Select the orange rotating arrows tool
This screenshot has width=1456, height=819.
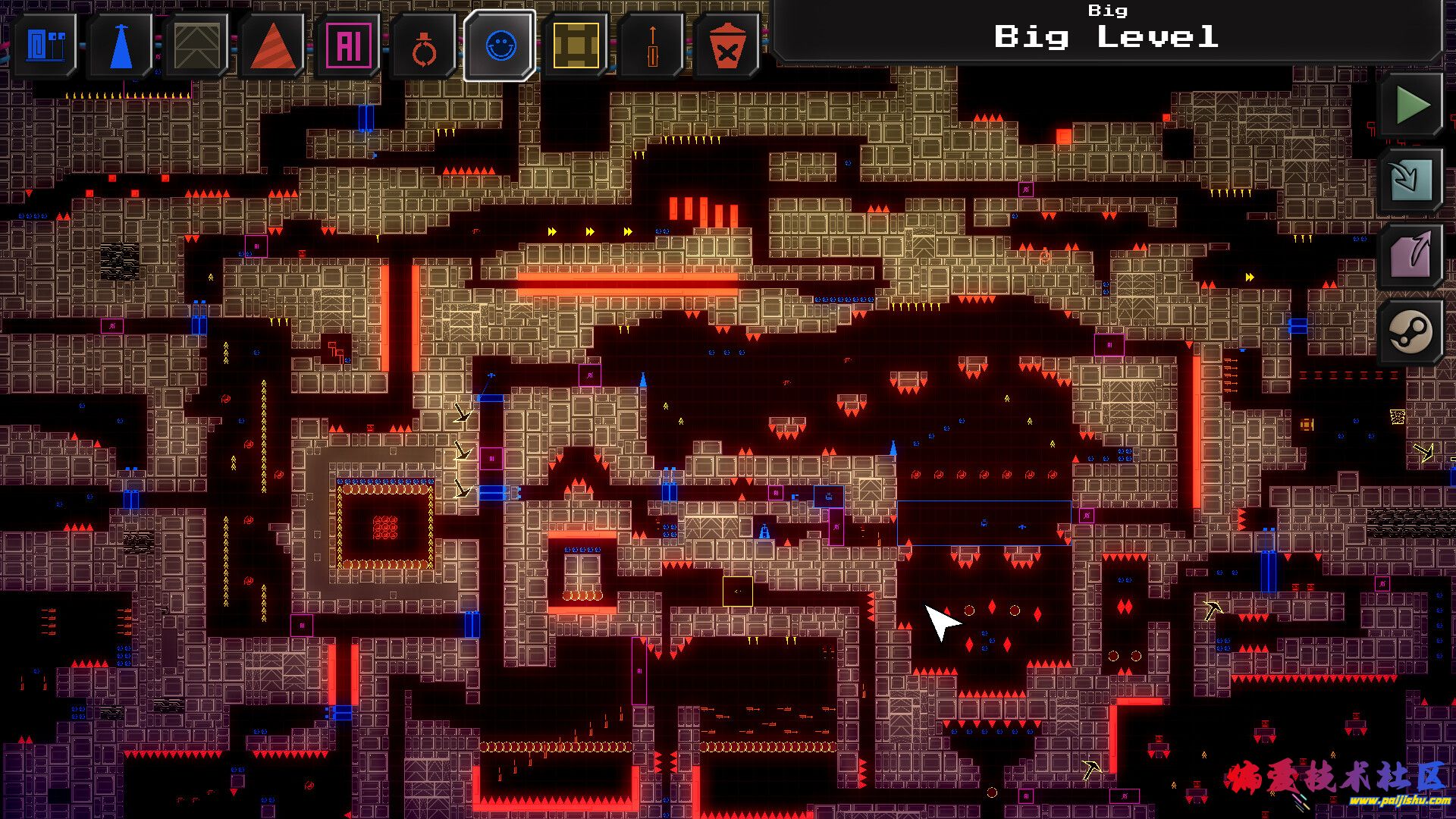pyautogui.click(x=425, y=47)
